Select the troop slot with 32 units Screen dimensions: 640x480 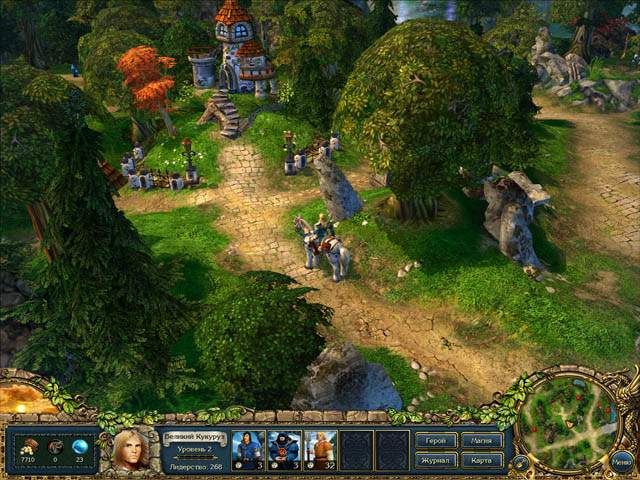point(320,450)
